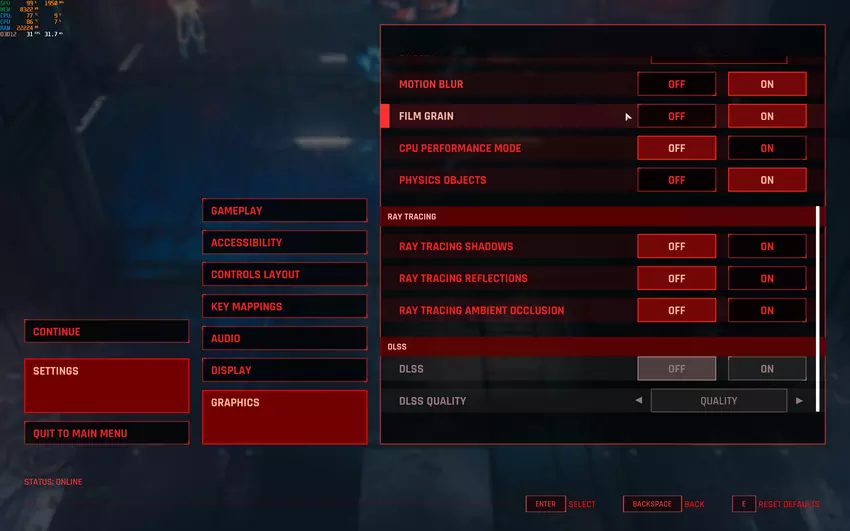The height and width of the screenshot is (531, 850).
Task: Switch to the Gameplay settings tab
Action: click(284, 211)
